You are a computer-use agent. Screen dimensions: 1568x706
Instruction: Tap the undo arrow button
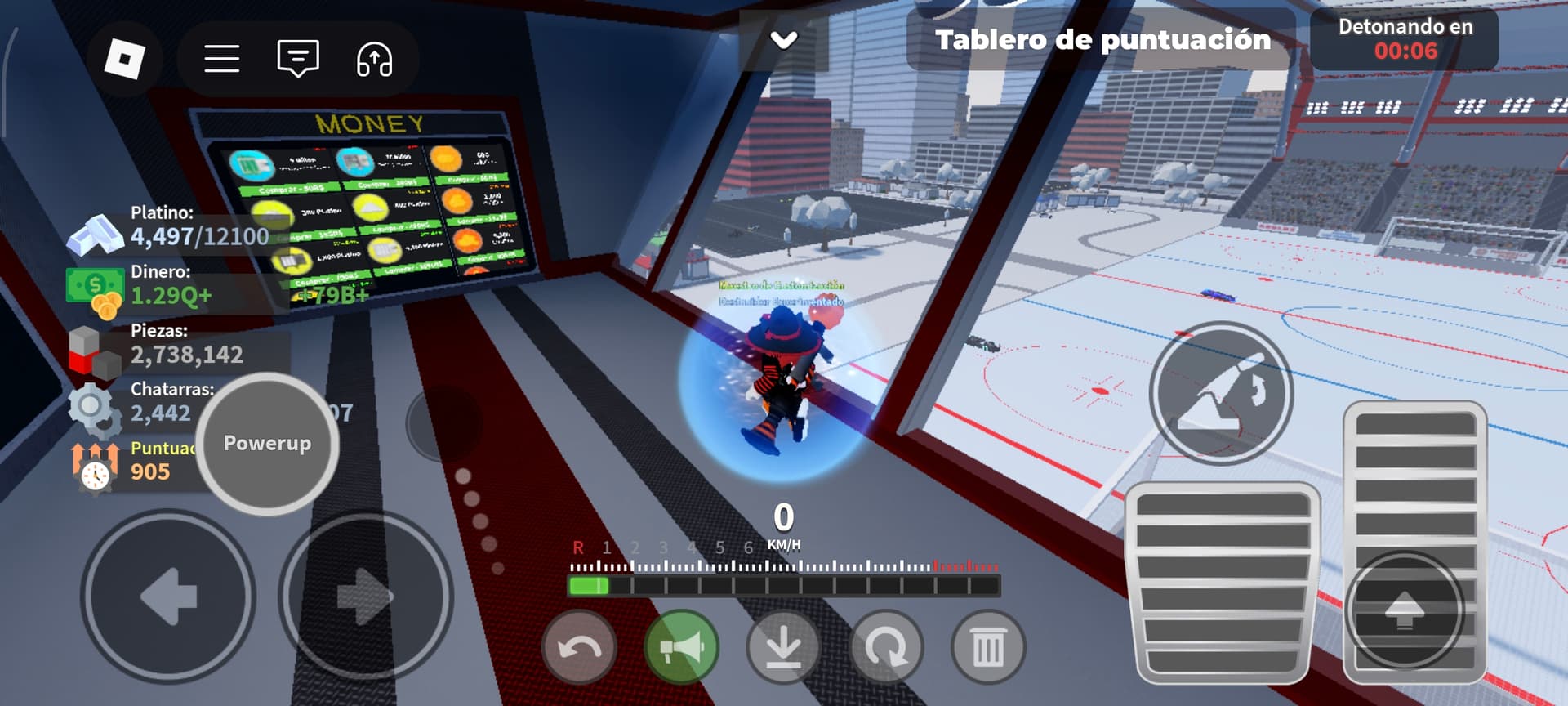click(x=579, y=648)
